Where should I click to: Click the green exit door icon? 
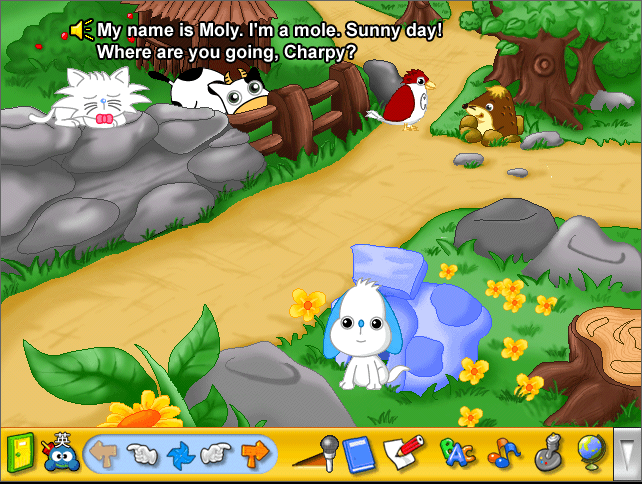coord(20,453)
